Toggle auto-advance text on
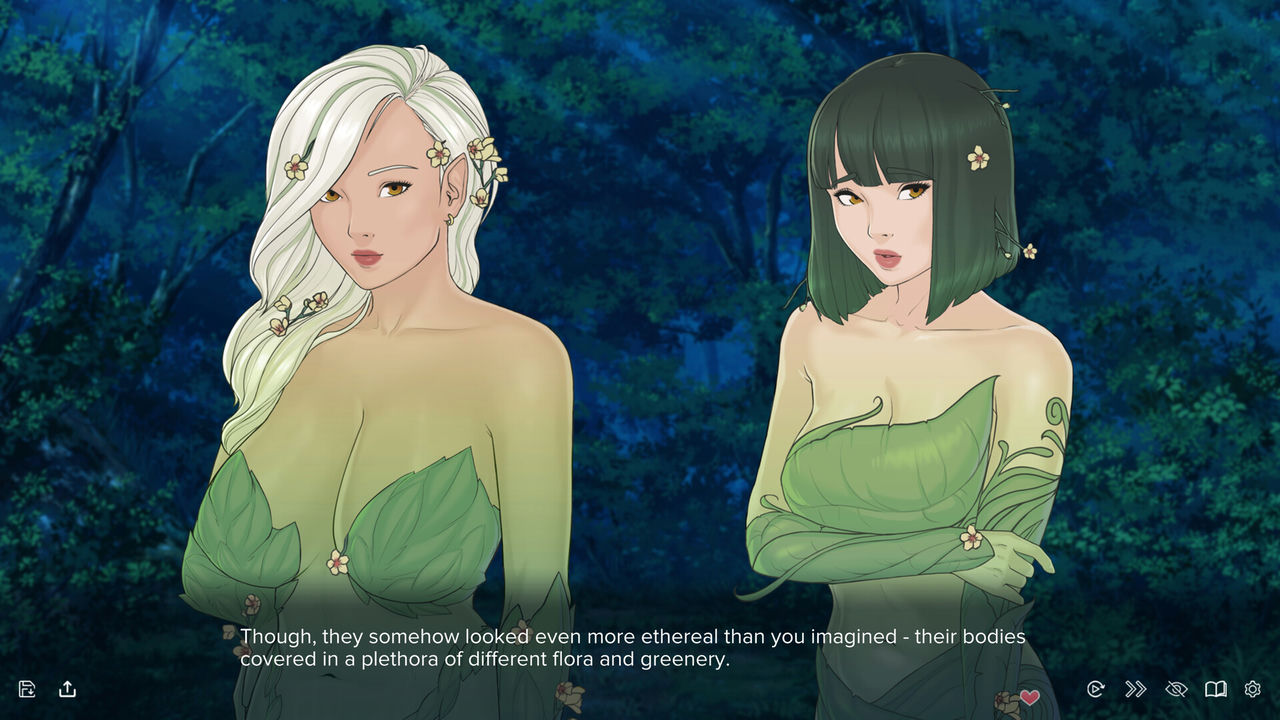The height and width of the screenshot is (720, 1280). tap(1095, 689)
